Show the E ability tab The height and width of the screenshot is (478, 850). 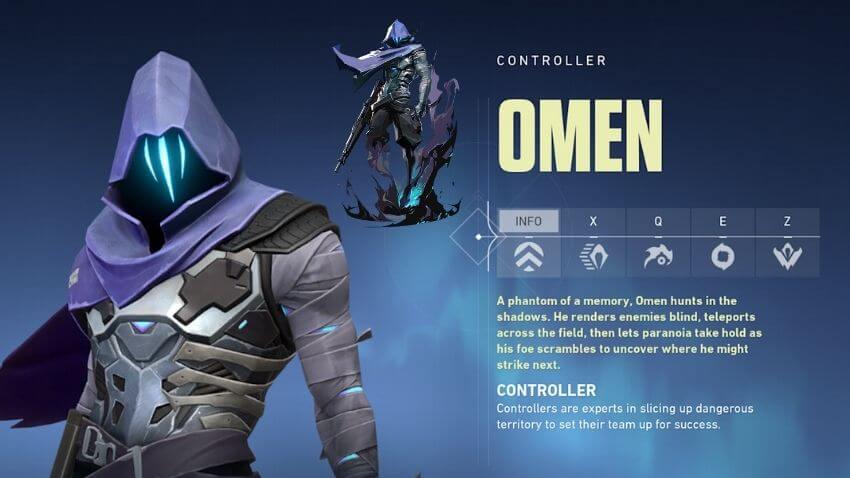coord(722,220)
